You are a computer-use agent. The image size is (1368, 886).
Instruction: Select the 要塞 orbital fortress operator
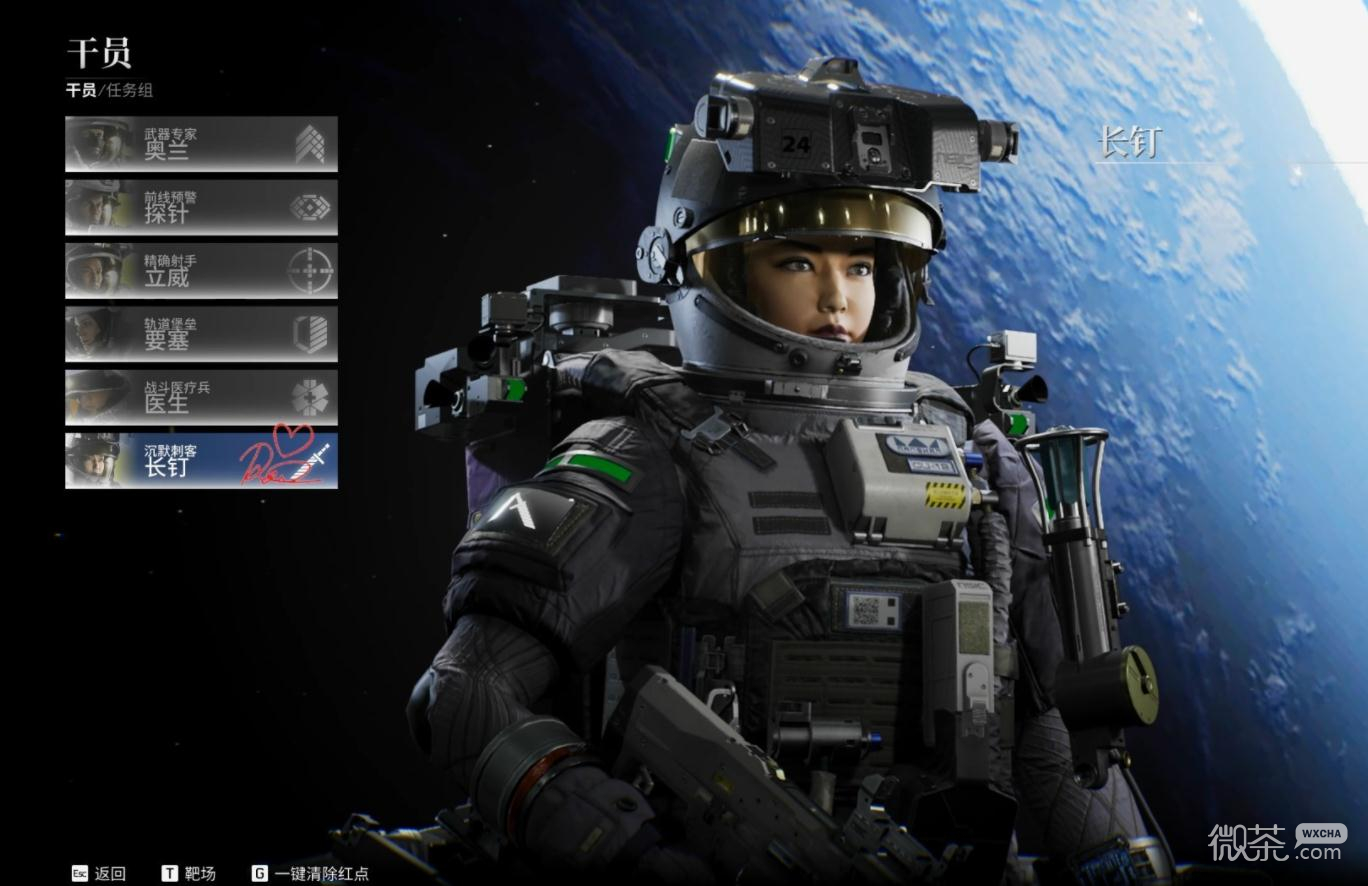(201, 334)
